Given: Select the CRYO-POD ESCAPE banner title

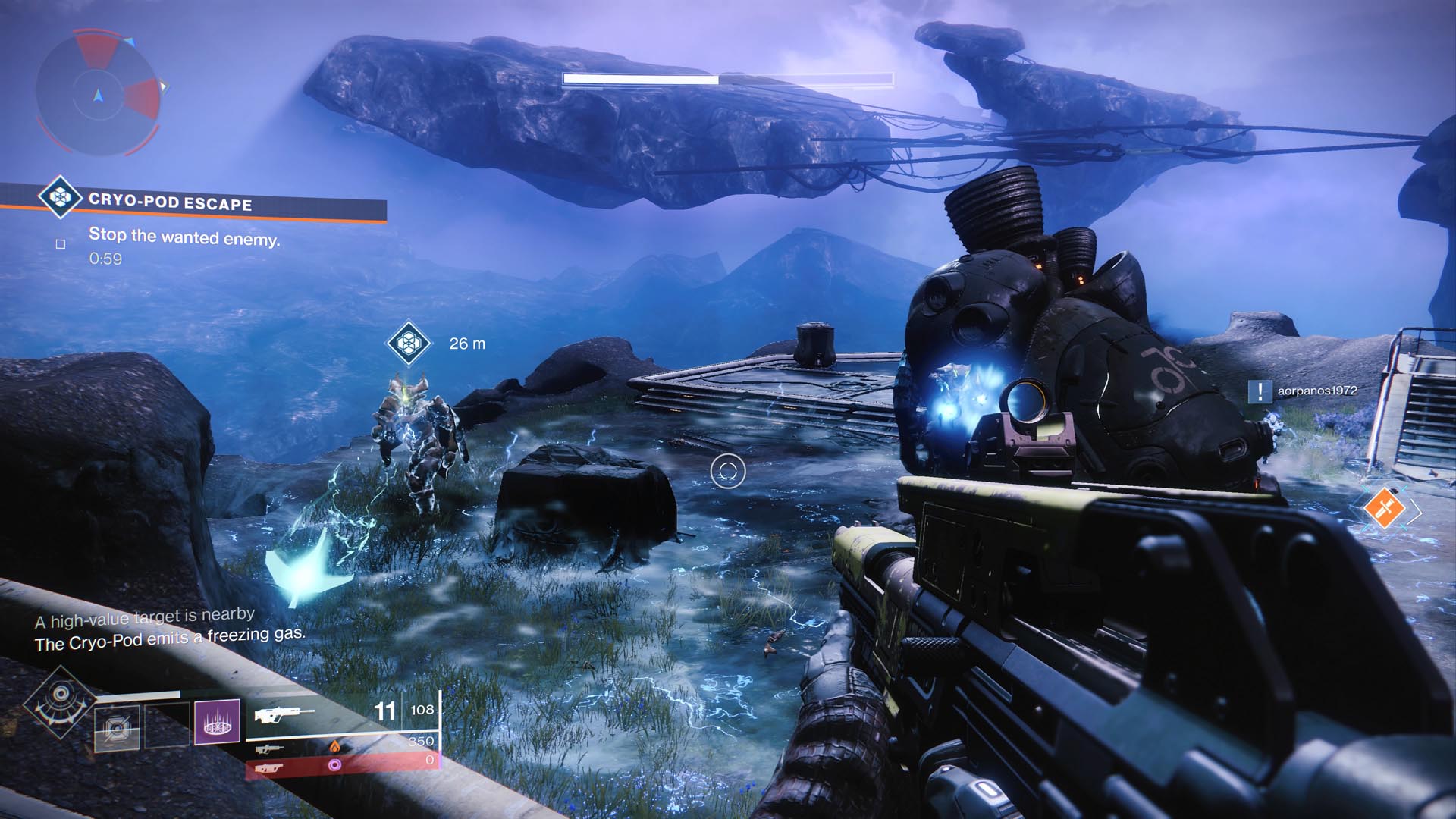Looking at the screenshot, I should click(171, 202).
